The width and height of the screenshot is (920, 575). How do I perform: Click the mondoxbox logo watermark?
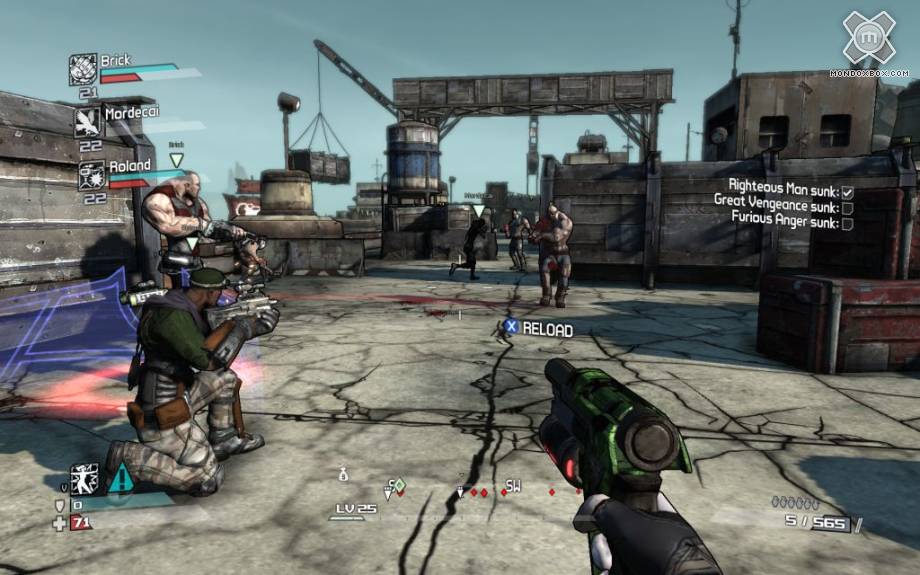click(x=868, y=40)
